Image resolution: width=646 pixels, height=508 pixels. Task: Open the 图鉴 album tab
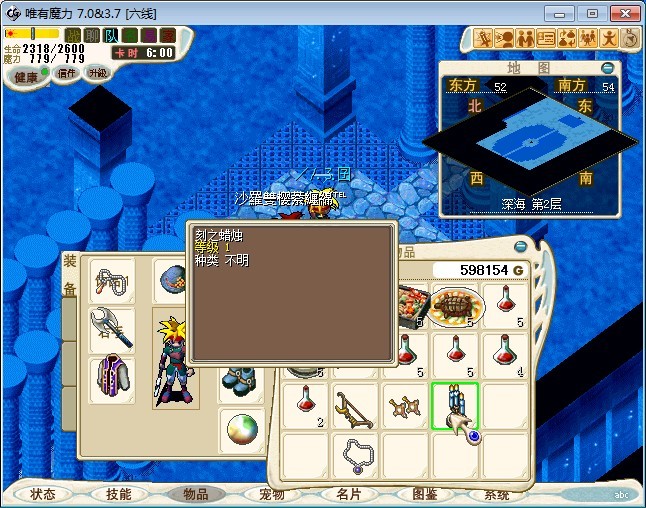click(423, 494)
